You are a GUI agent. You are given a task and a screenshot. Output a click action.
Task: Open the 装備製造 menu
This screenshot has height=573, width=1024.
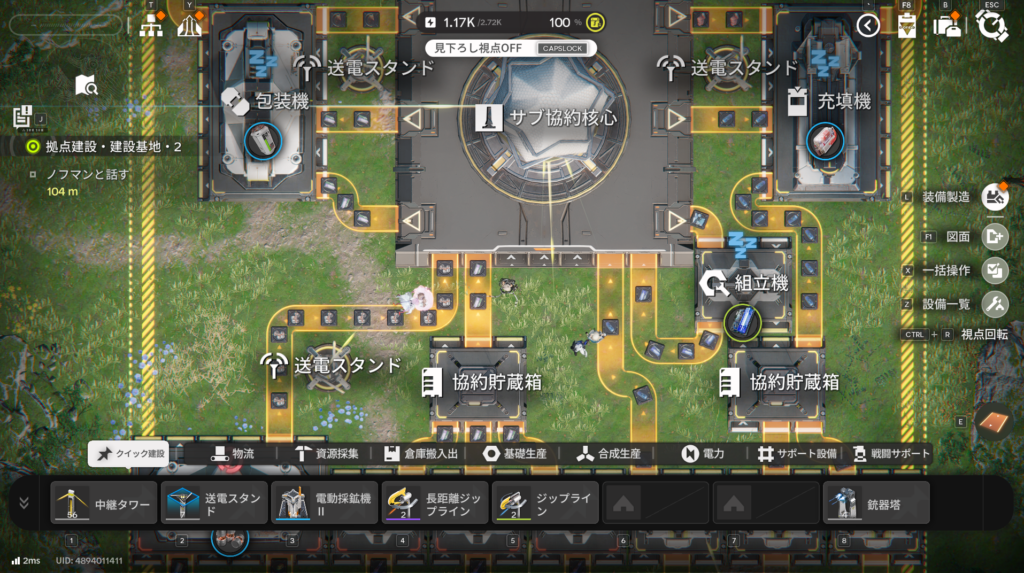click(x=993, y=197)
